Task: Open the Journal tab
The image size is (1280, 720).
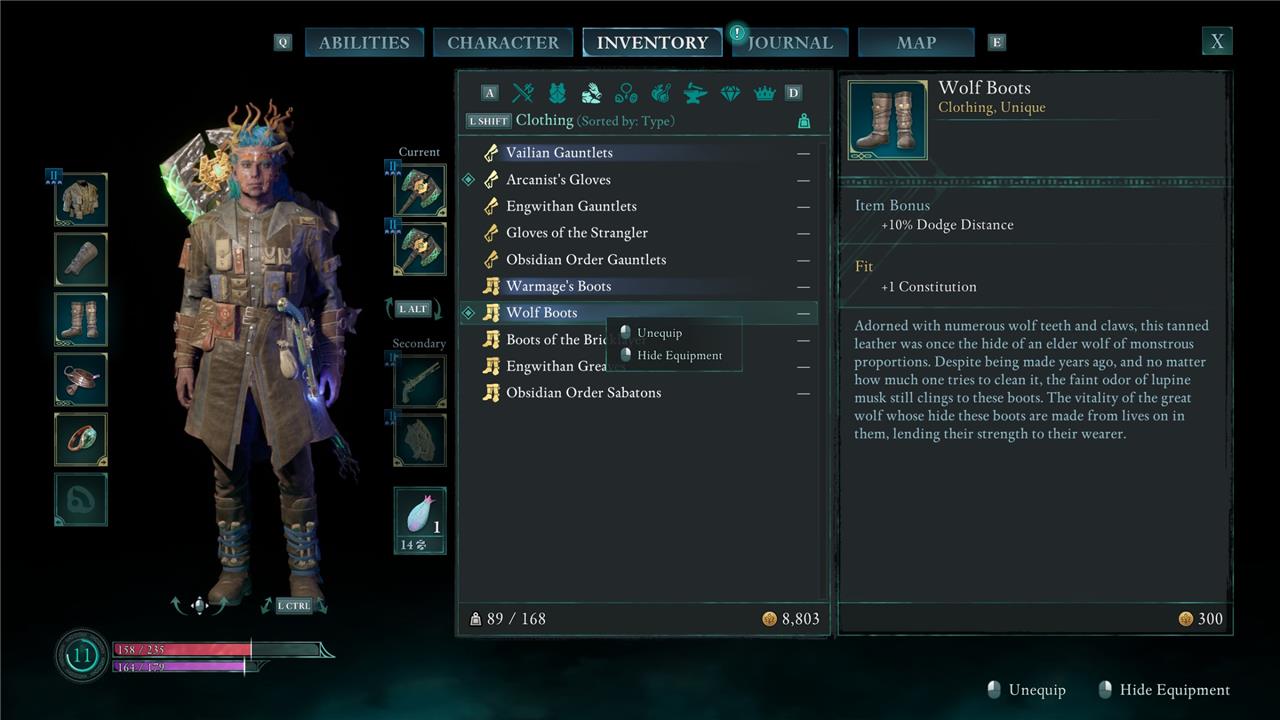Action: [x=790, y=42]
